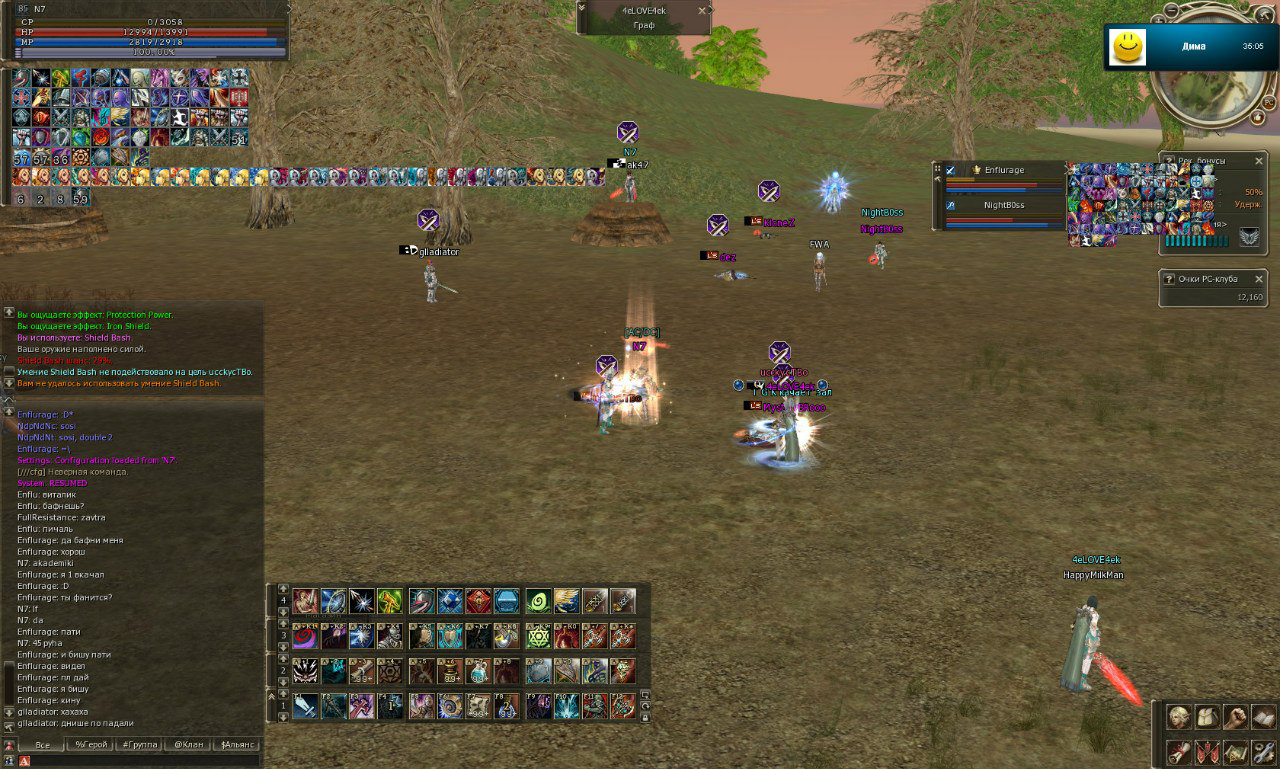
Task: Select party member Enflurage
Action: pyautogui.click(x=1004, y=170)
